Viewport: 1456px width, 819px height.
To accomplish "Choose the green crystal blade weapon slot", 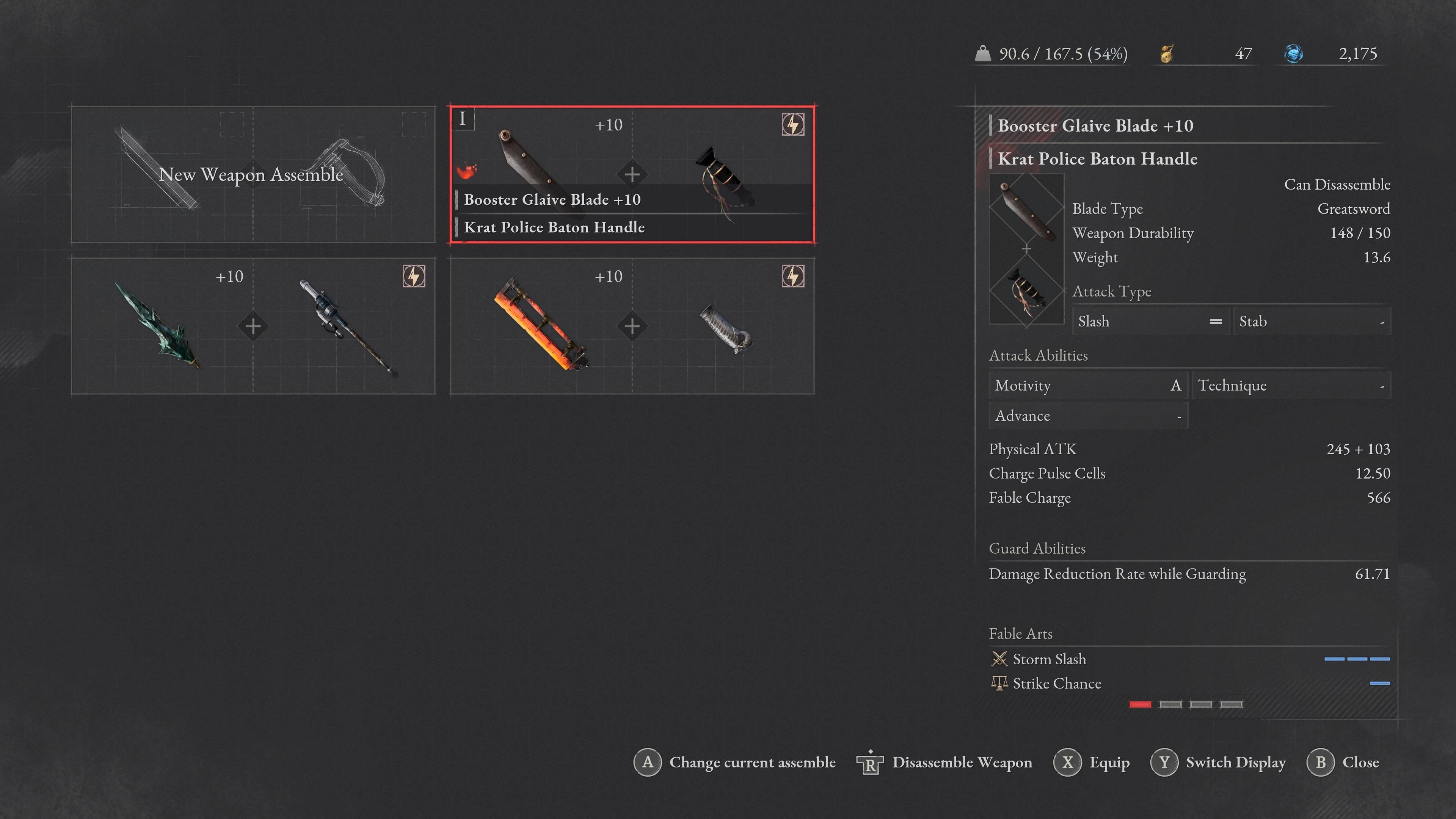I will click(x=253, y=326).
